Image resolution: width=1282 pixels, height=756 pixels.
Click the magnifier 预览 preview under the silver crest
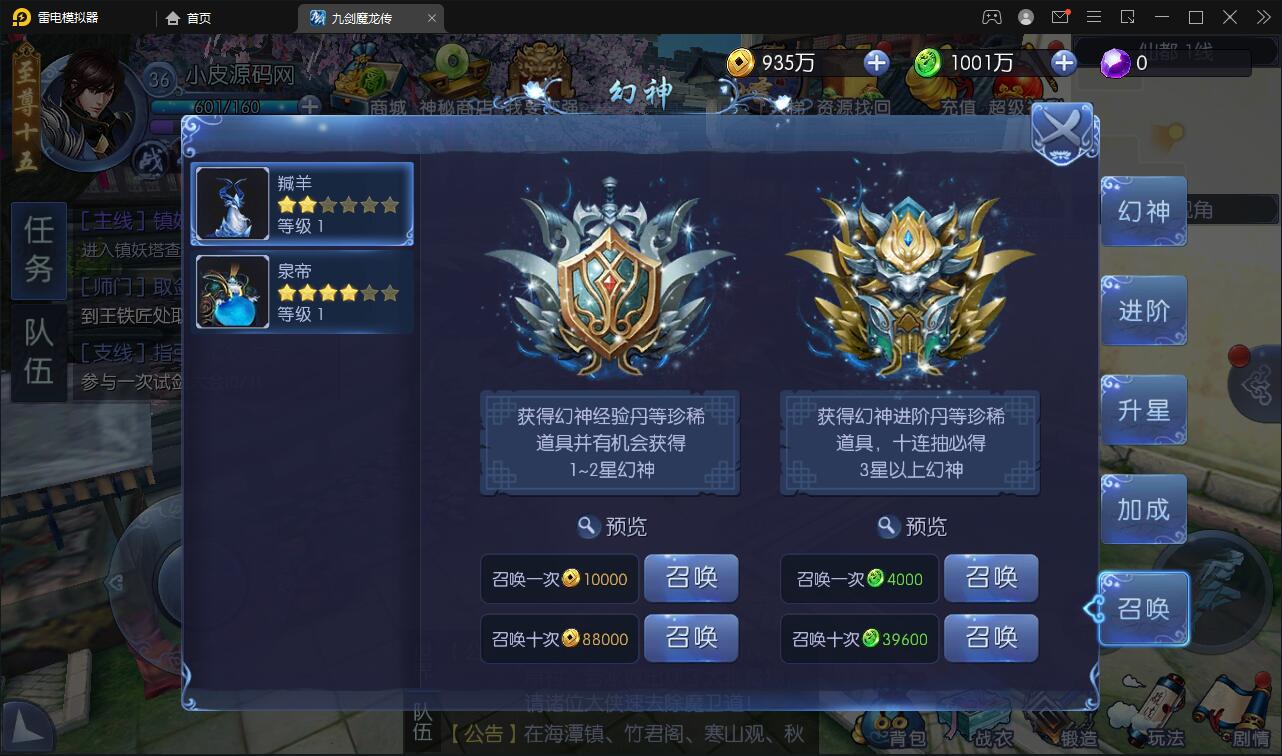[611, 527]
